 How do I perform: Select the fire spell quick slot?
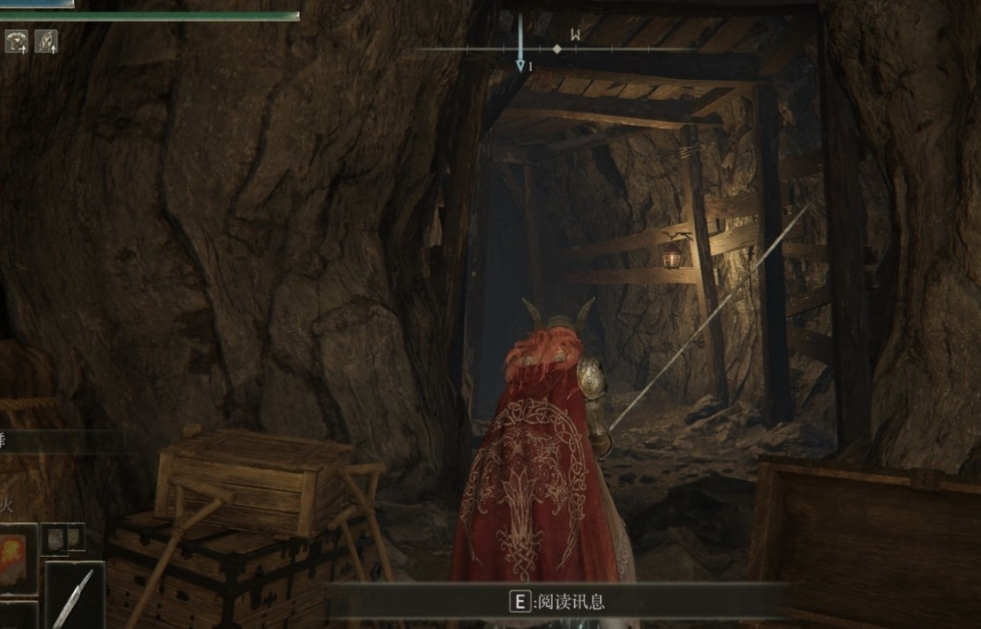[x=17, y=557]
